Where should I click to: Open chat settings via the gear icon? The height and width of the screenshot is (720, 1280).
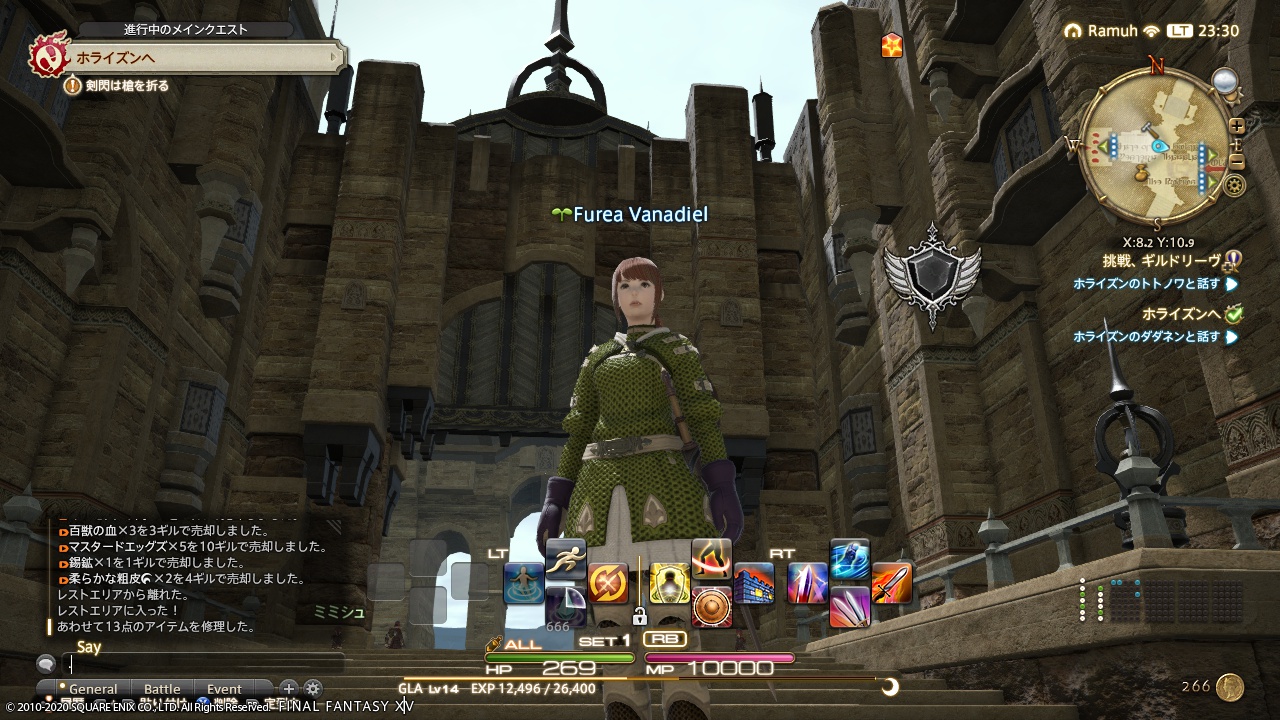coord(314,688)
